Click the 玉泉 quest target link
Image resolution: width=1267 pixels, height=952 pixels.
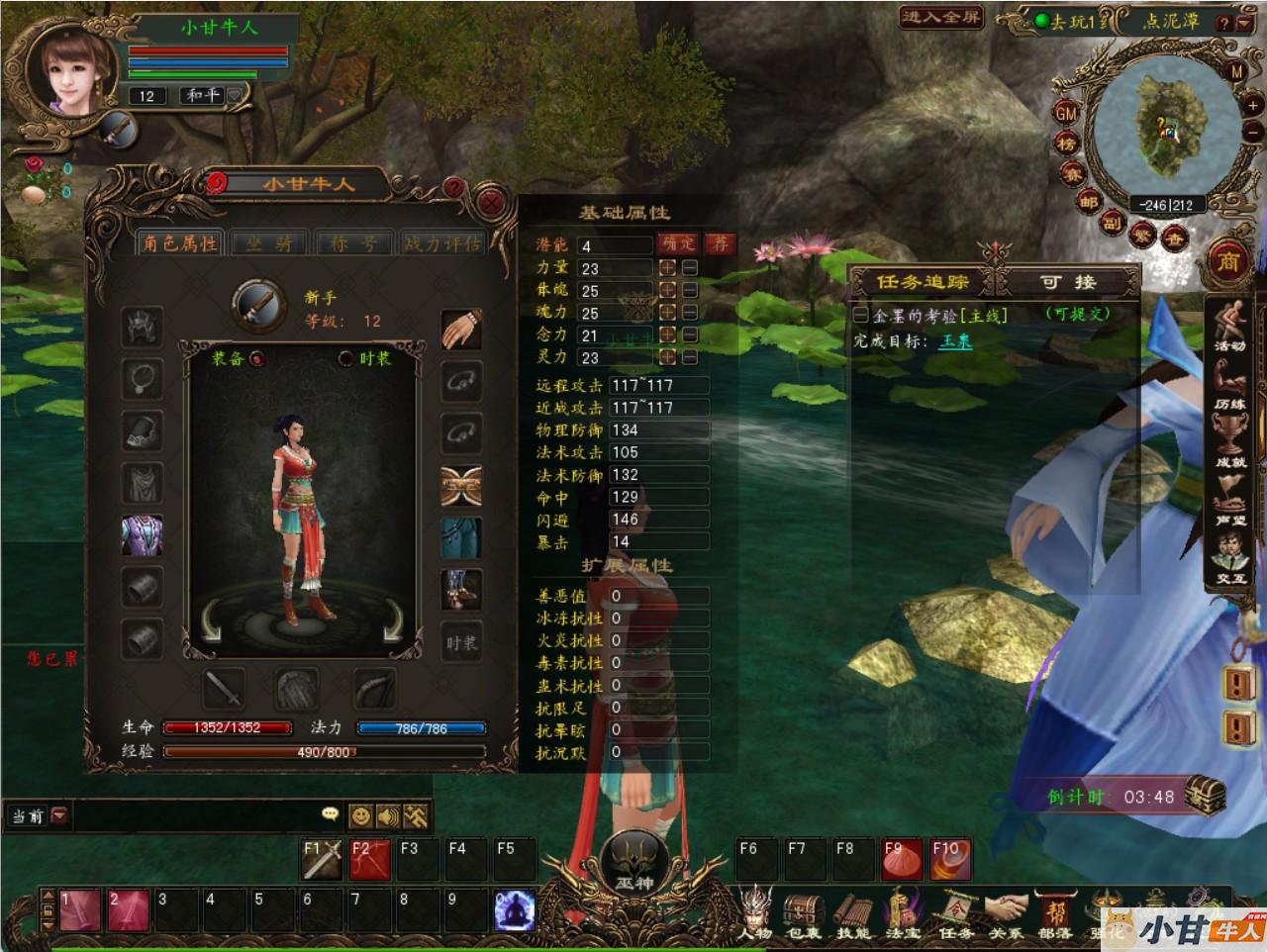tap(956, 341)
